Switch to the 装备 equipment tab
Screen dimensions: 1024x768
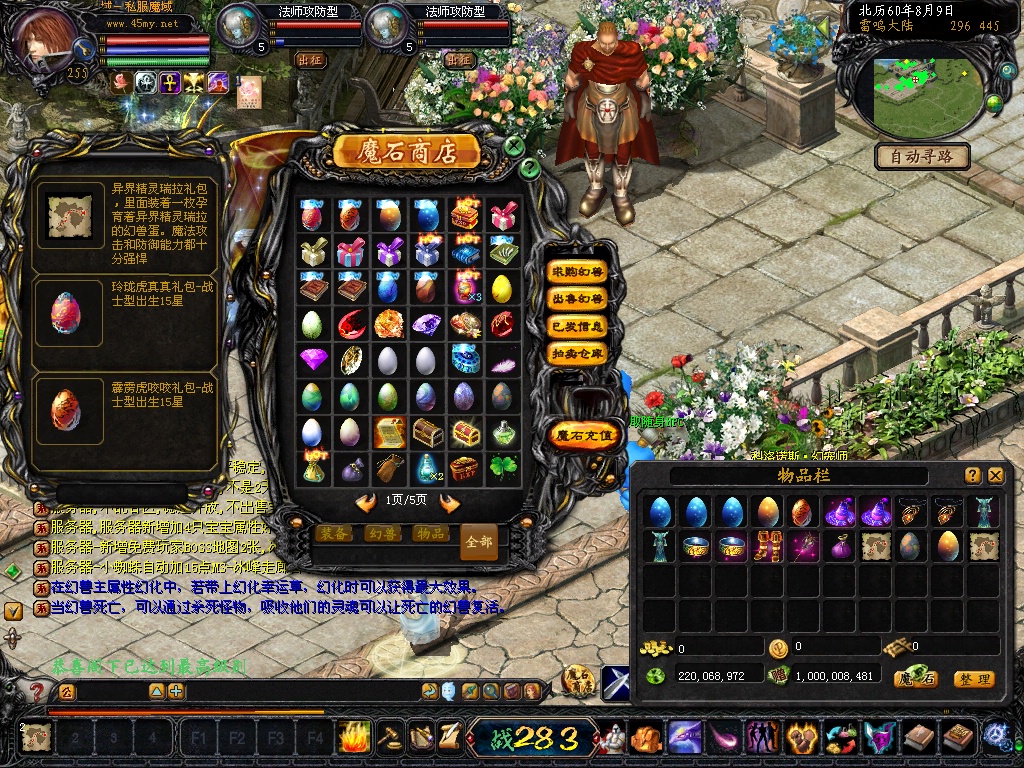point(334,533)
